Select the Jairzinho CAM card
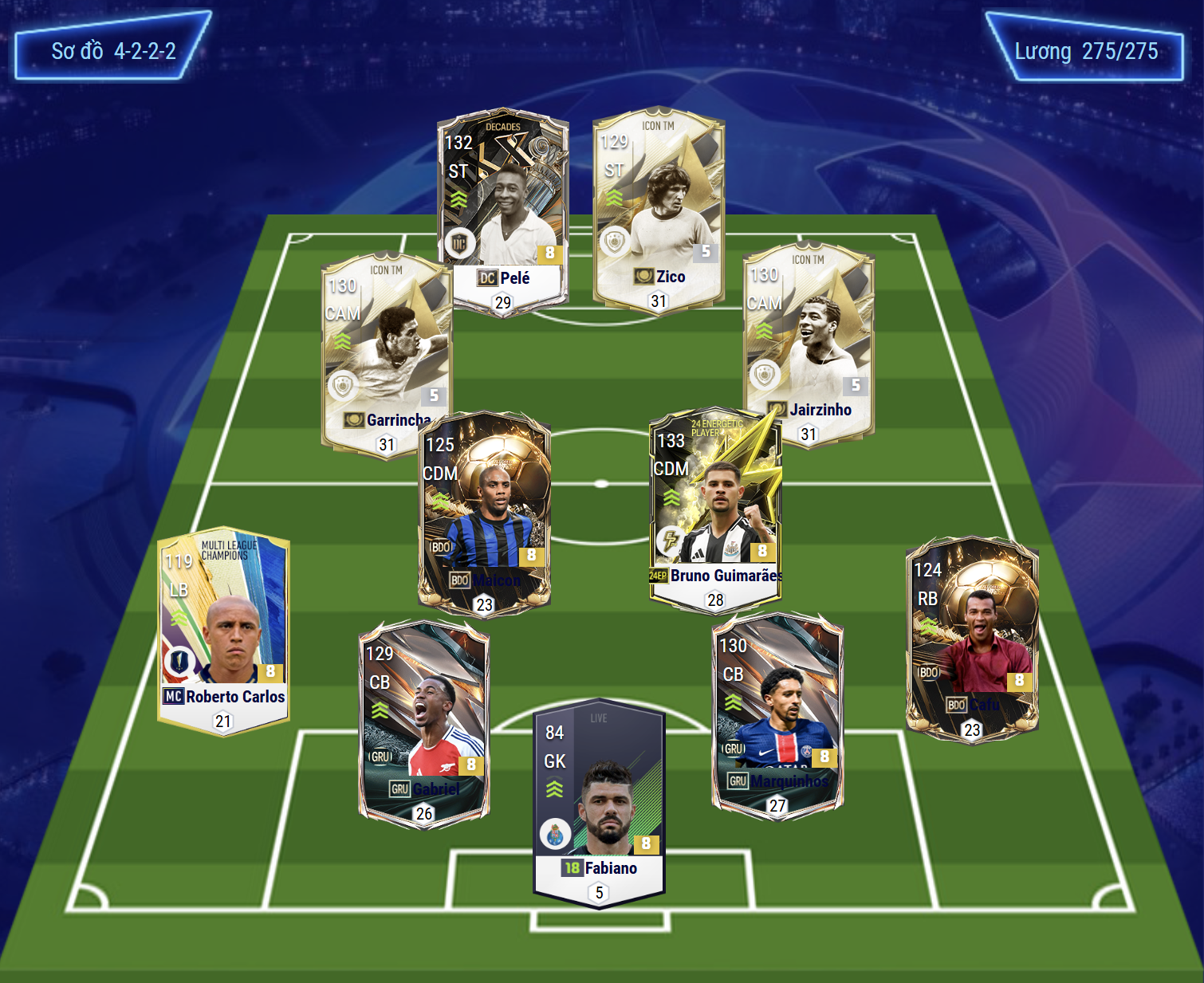This screenshot has width=1204, height=983. pos(809,343)
